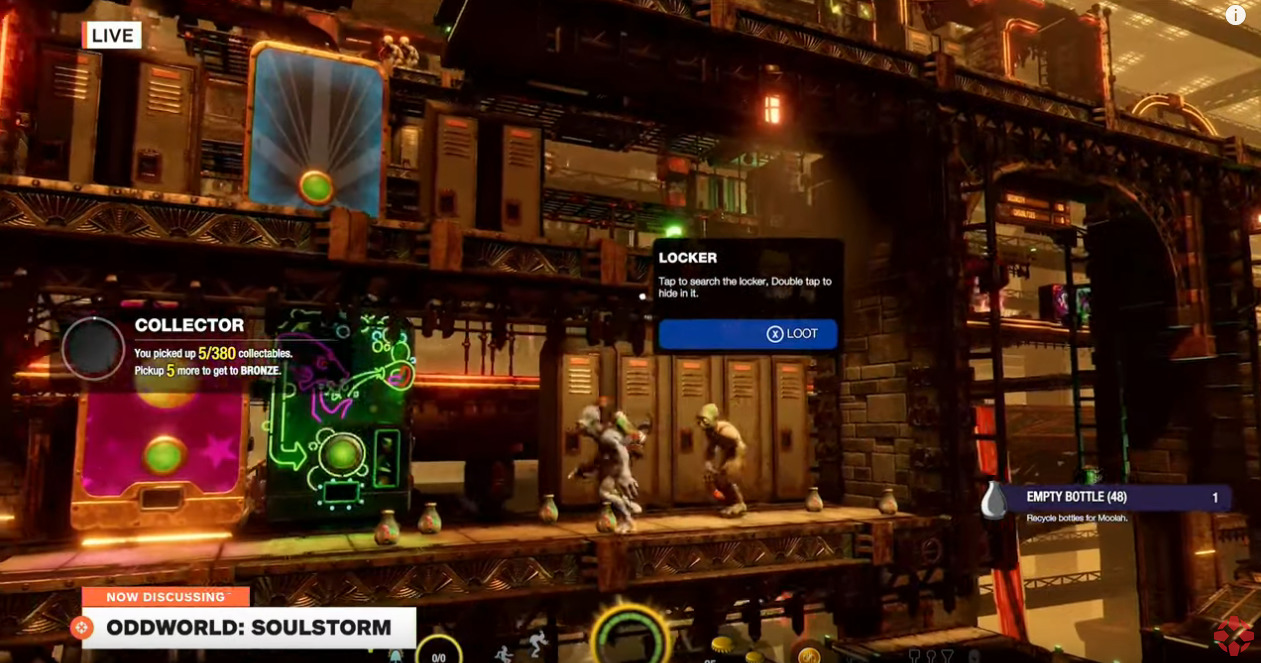This screenshot has height=663, width=1261.
Task: Click the orange moolah coin icon
Action: [809, 655]
